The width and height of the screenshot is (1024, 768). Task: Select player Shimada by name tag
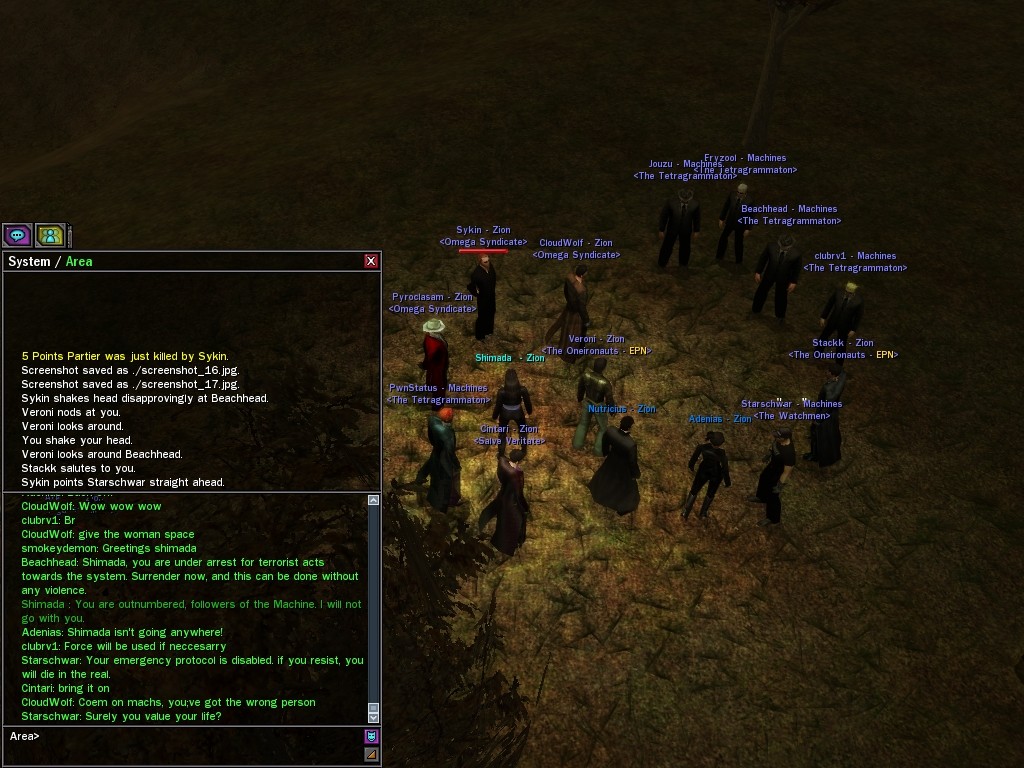coord(494,358)
